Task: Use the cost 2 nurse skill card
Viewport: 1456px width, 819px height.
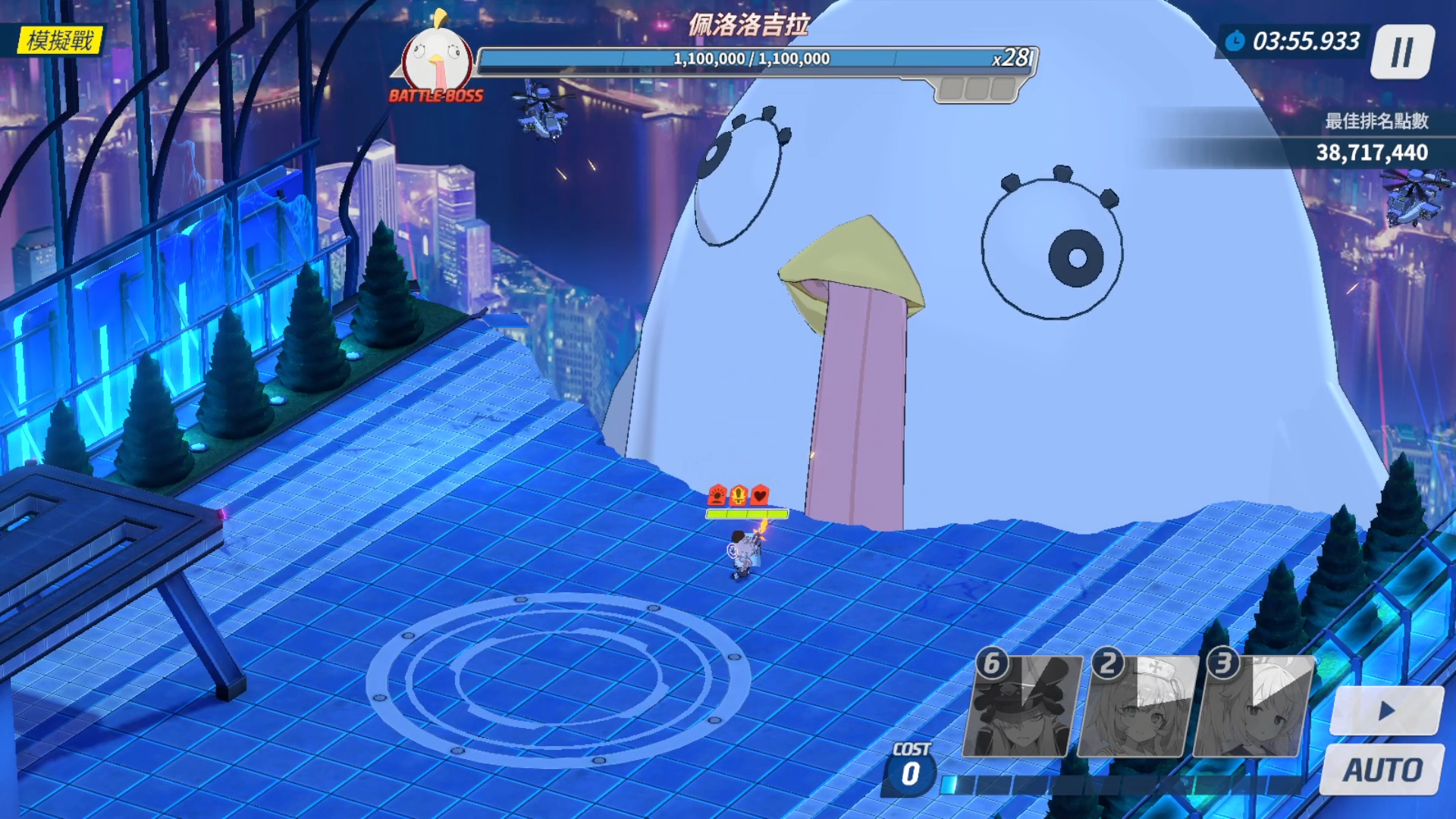Action: (x=1137, y=707)
